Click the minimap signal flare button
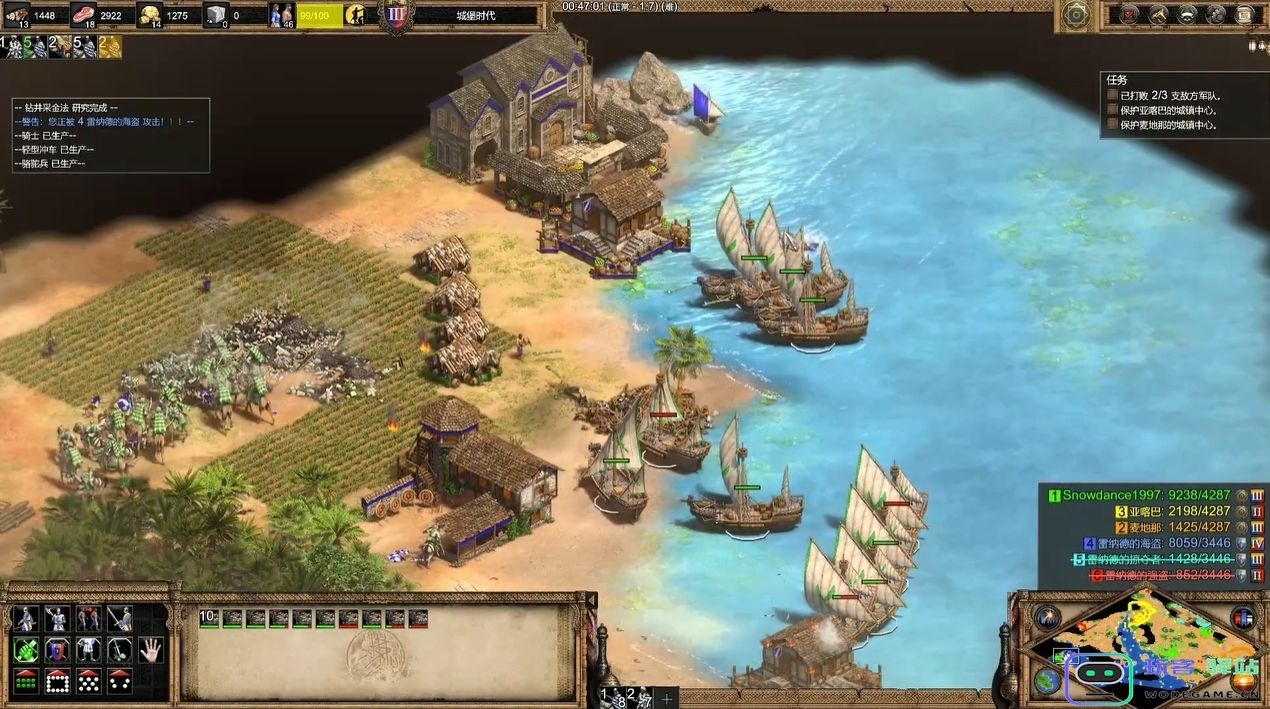The width and height of the screenshot is (1270, 709). click(x=1047, y=617)
